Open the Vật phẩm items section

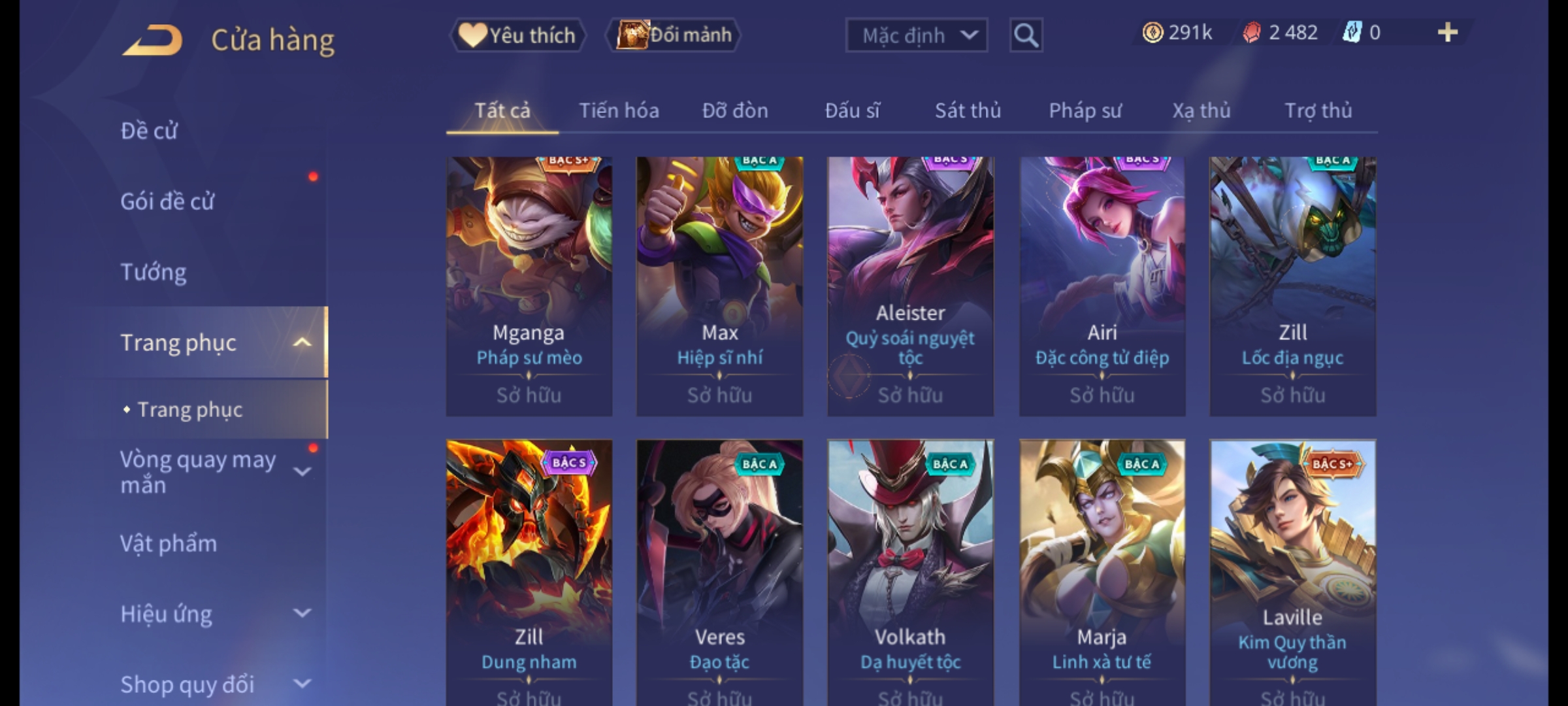click(169, 544)
